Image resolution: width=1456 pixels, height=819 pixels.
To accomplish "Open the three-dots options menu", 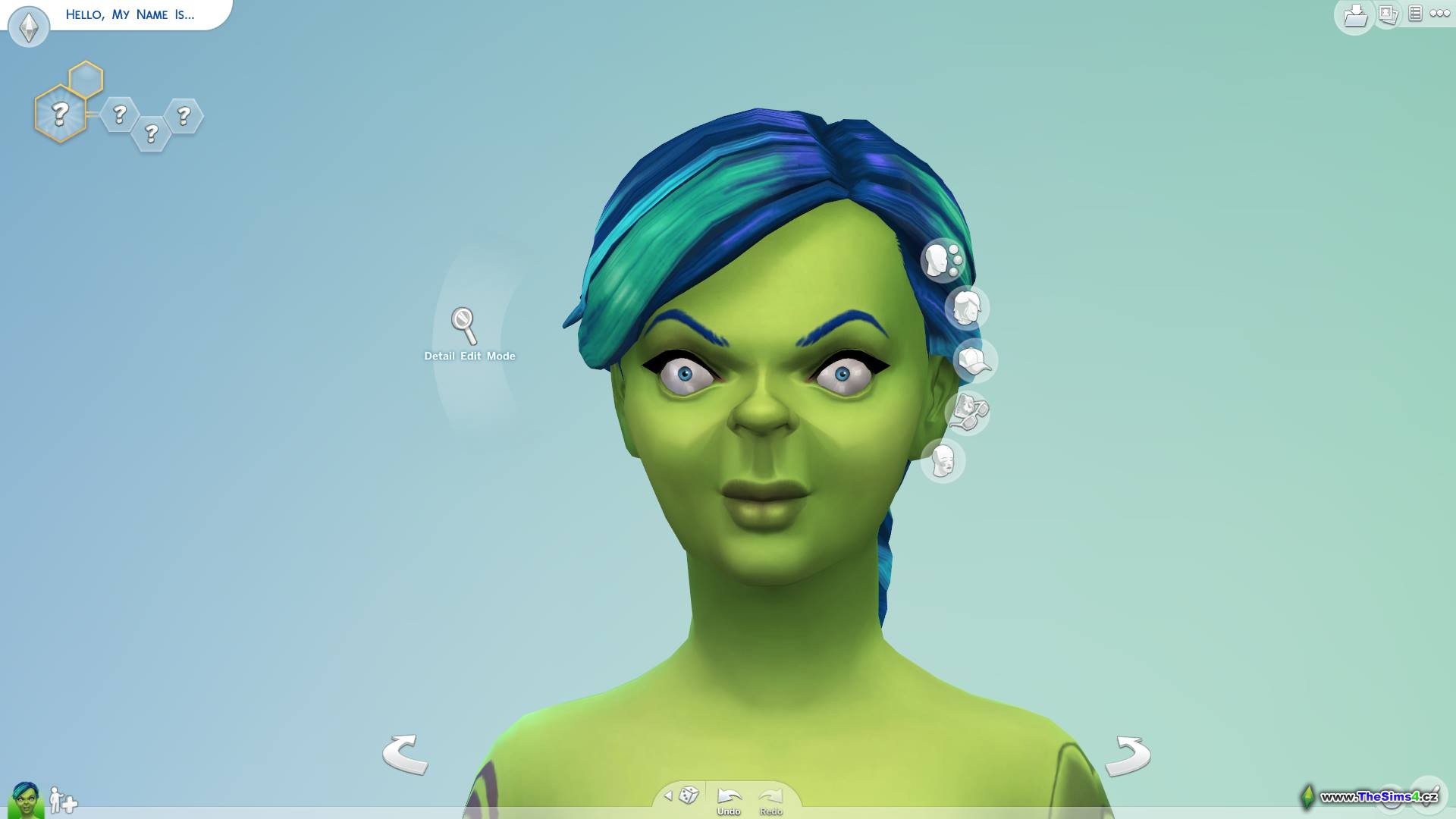I will [1439, 14].
